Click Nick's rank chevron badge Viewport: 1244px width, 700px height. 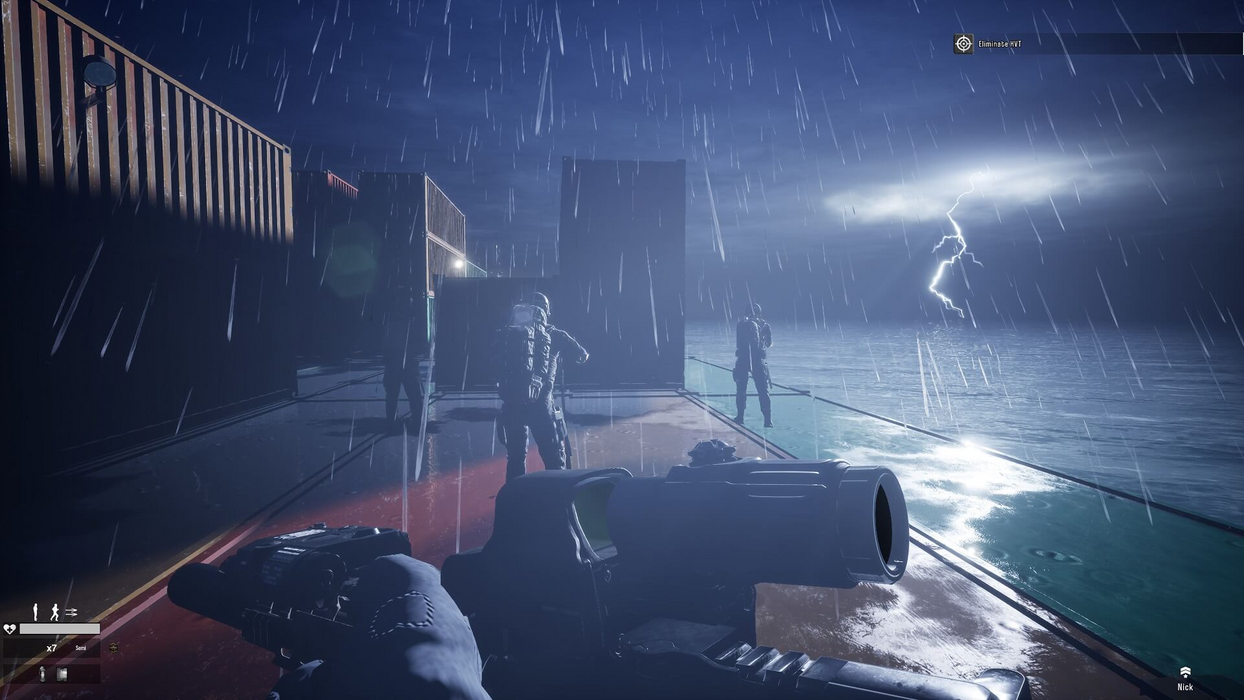(1185, 672)
